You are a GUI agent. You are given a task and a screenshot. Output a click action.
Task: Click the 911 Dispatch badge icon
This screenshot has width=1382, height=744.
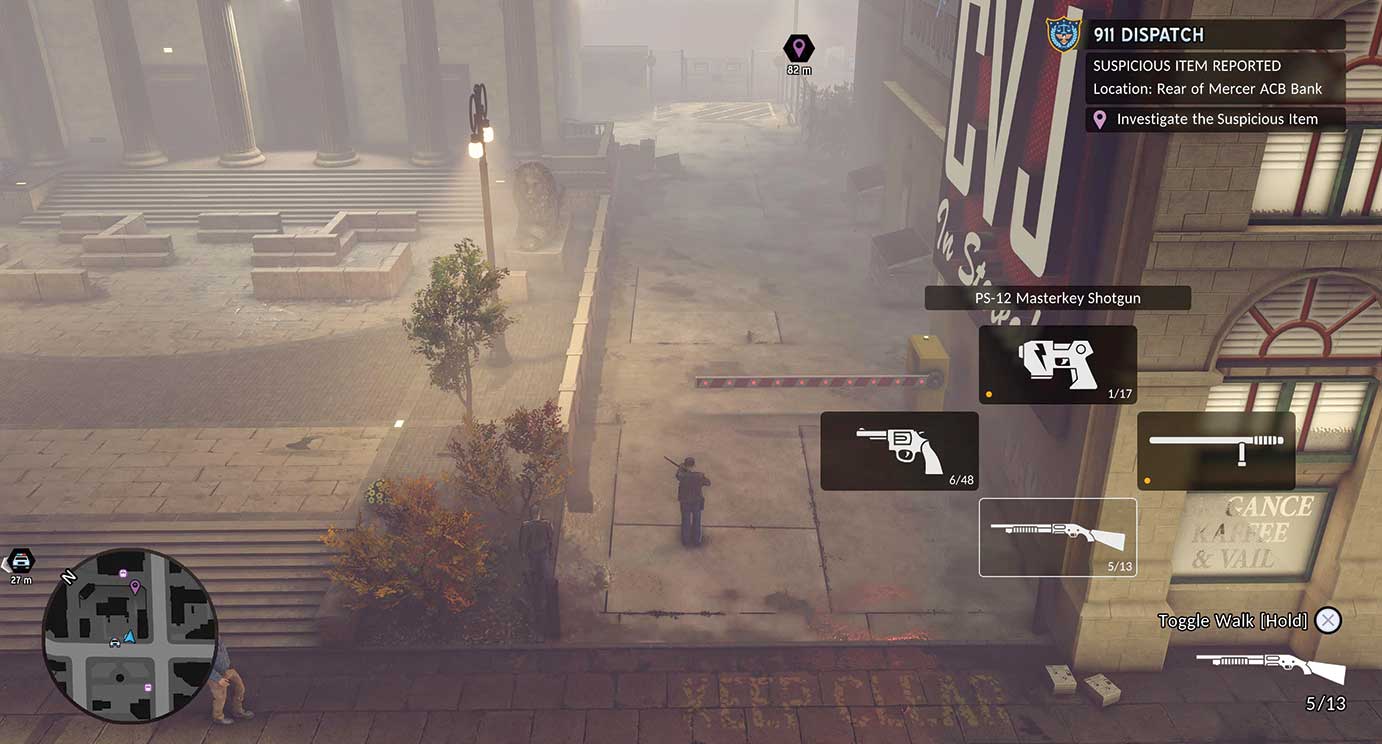pos(1063,35)
